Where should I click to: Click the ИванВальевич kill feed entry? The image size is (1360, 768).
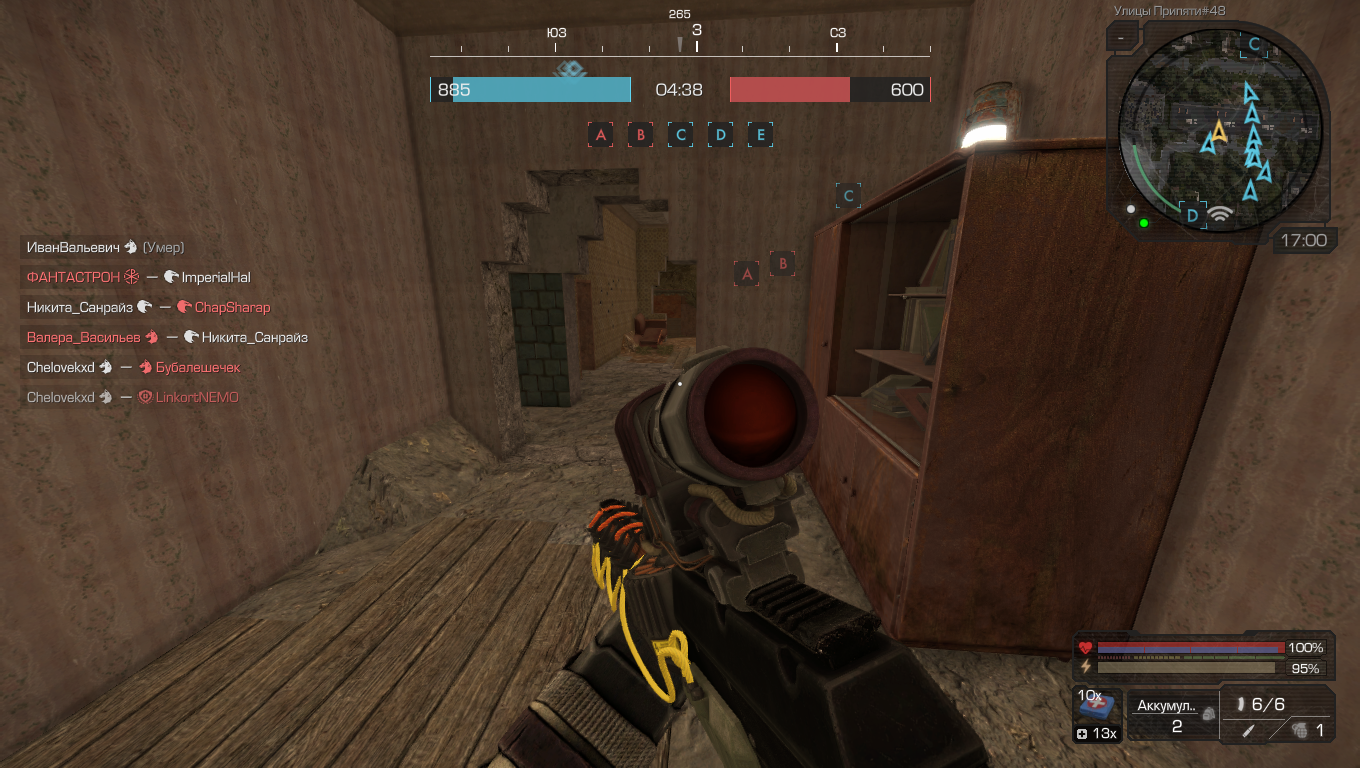tap(105, 247)
